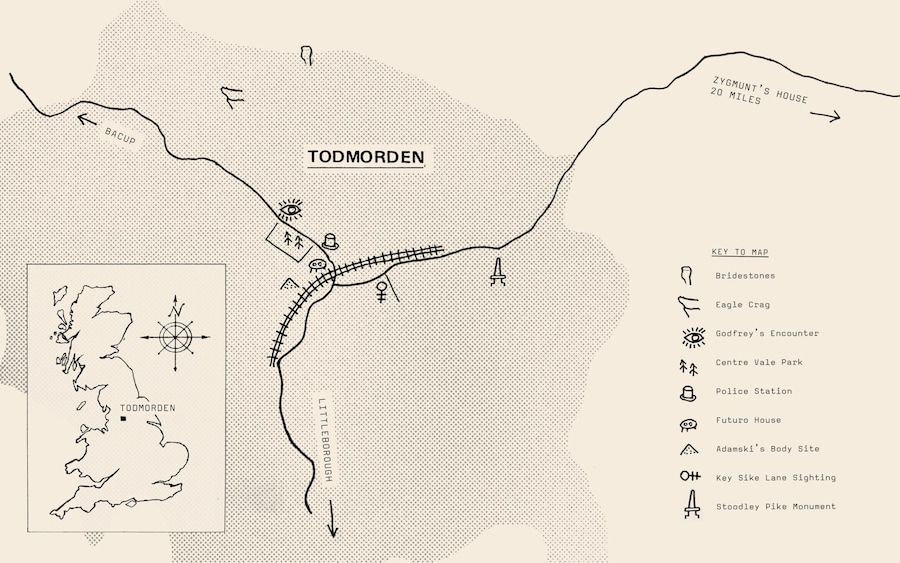
Task: Select the two-trees park marker on the map
Action: tap(293, 239)
